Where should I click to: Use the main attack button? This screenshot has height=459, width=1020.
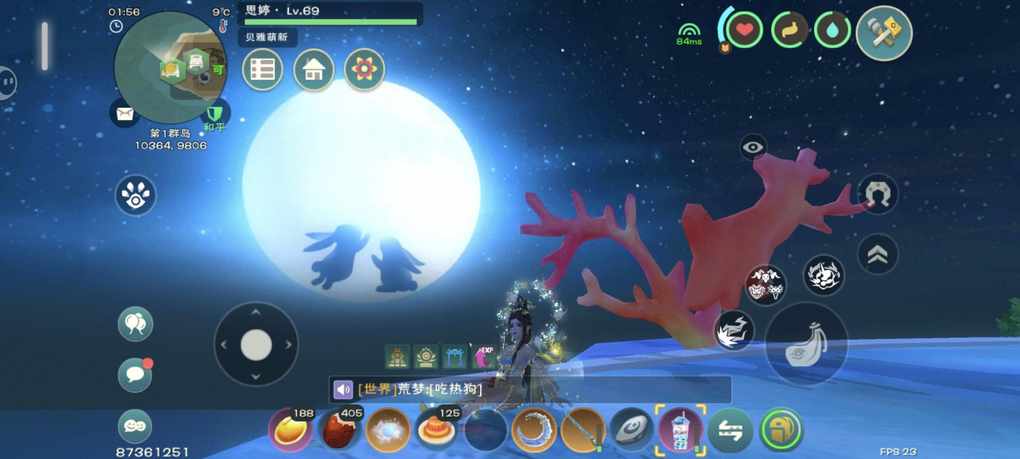806,344
